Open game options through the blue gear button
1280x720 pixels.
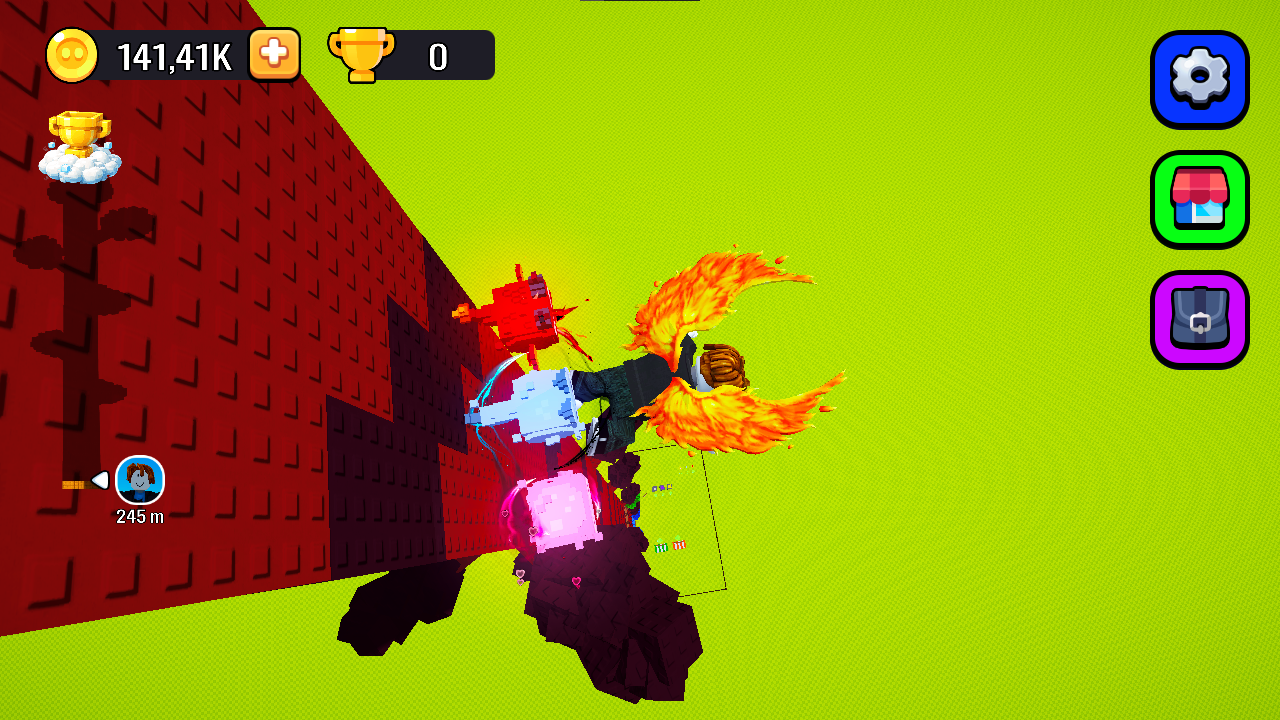click(x=1200, y=79)
